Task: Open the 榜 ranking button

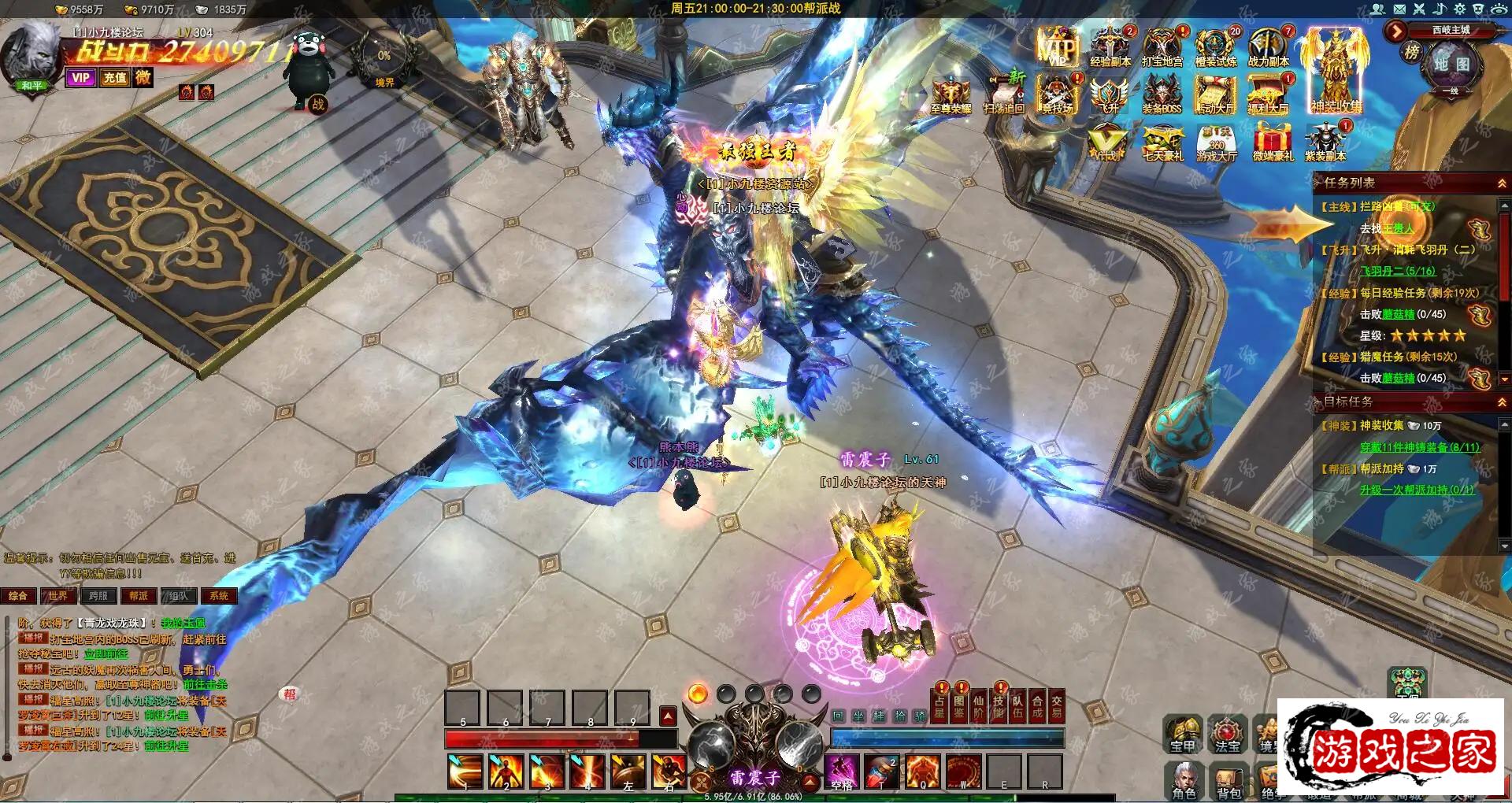Action: 1412,53
